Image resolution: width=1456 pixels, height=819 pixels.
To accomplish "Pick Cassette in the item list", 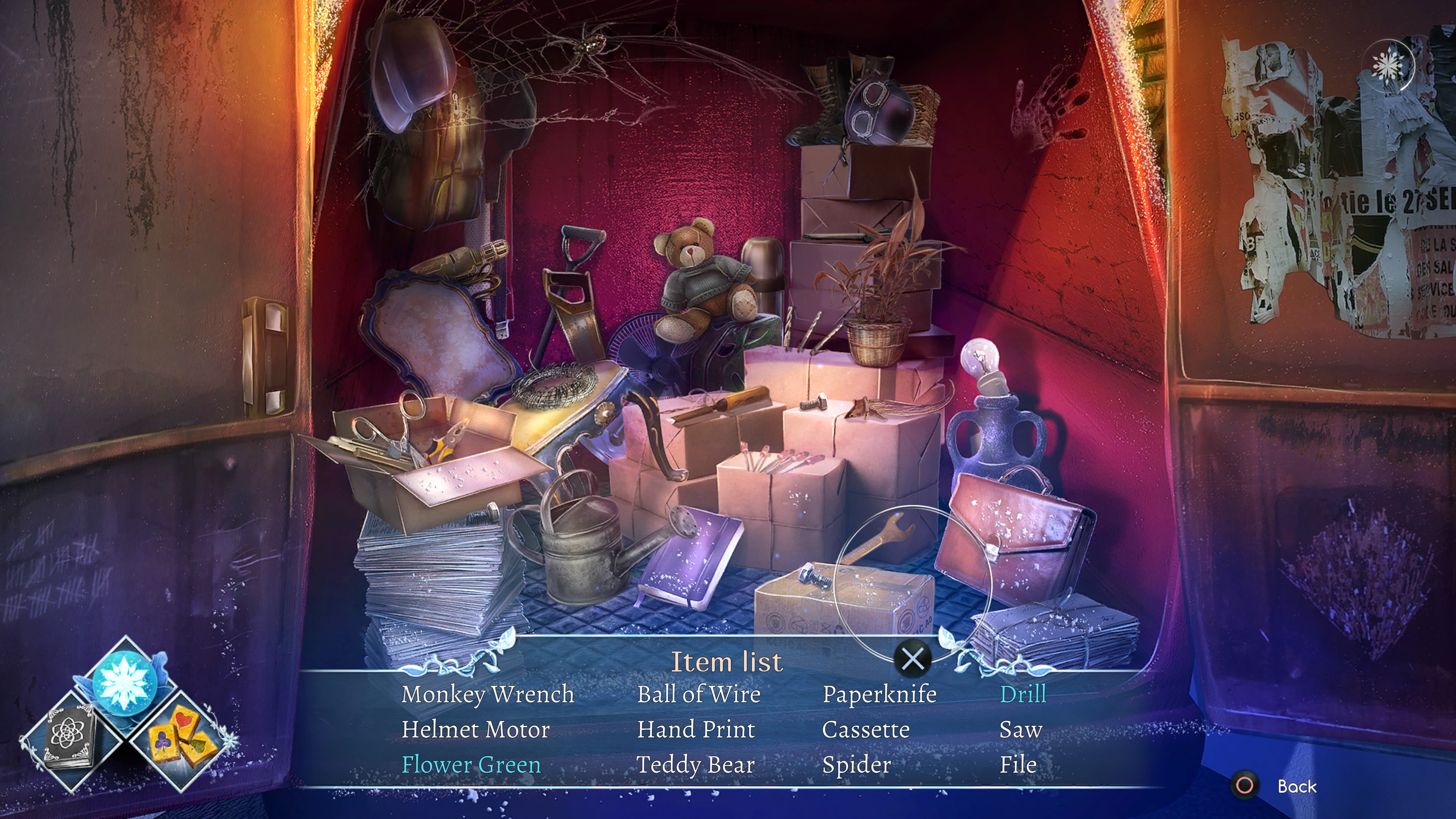I will point(865,730).
